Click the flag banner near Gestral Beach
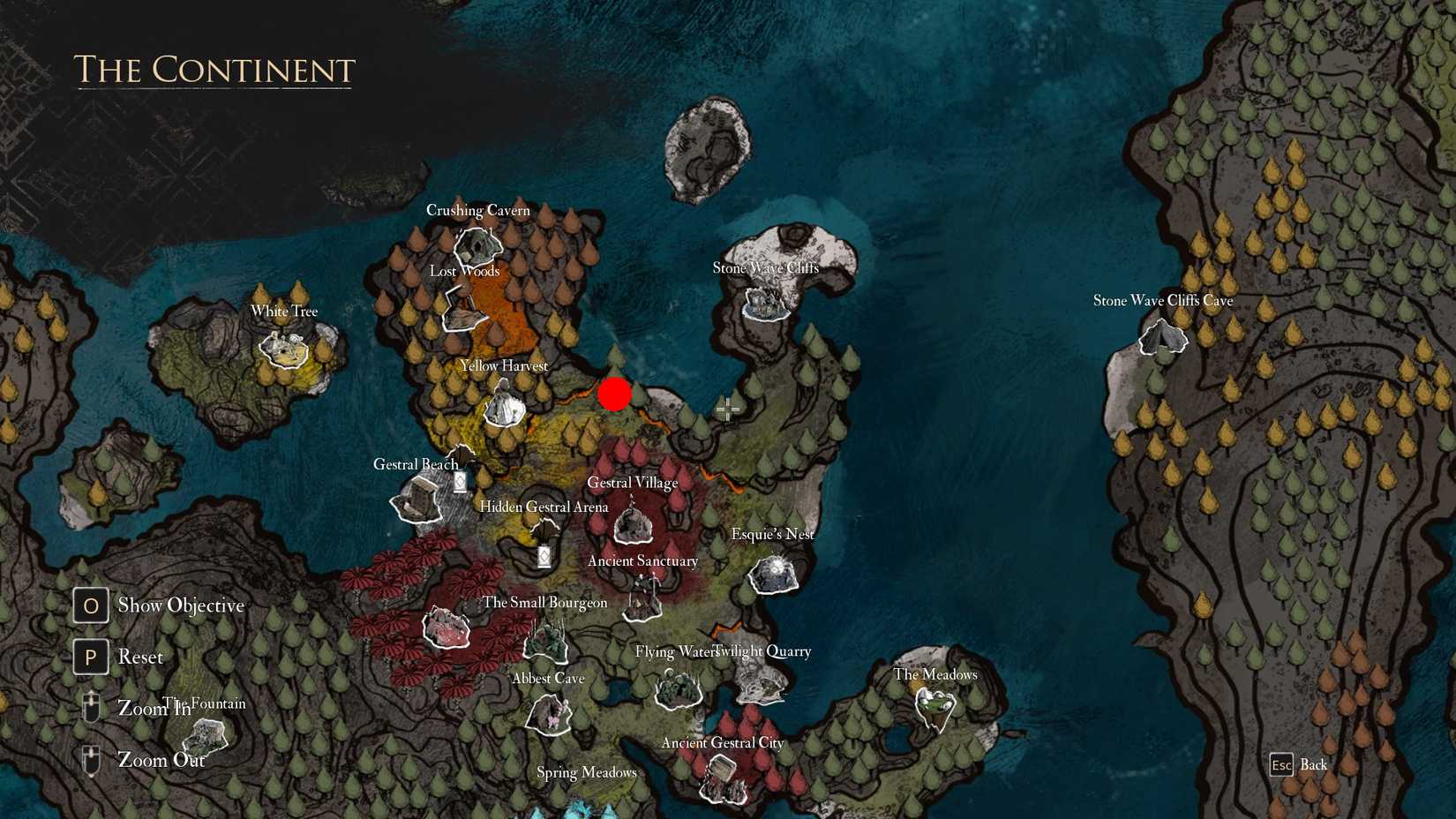This screenshot has height=819, width=1456. [x=460, y=482]
